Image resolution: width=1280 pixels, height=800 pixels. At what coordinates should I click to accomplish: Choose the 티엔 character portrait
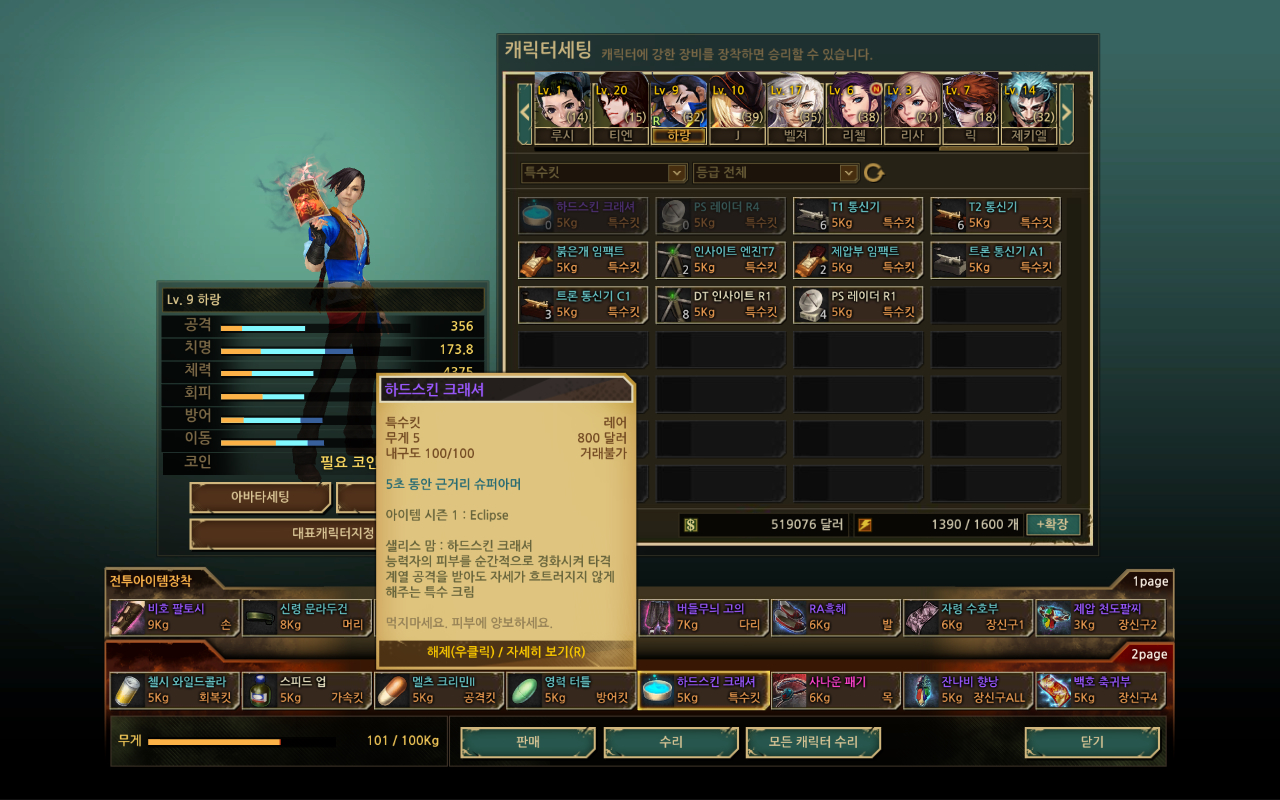click(x=620, y=108)
